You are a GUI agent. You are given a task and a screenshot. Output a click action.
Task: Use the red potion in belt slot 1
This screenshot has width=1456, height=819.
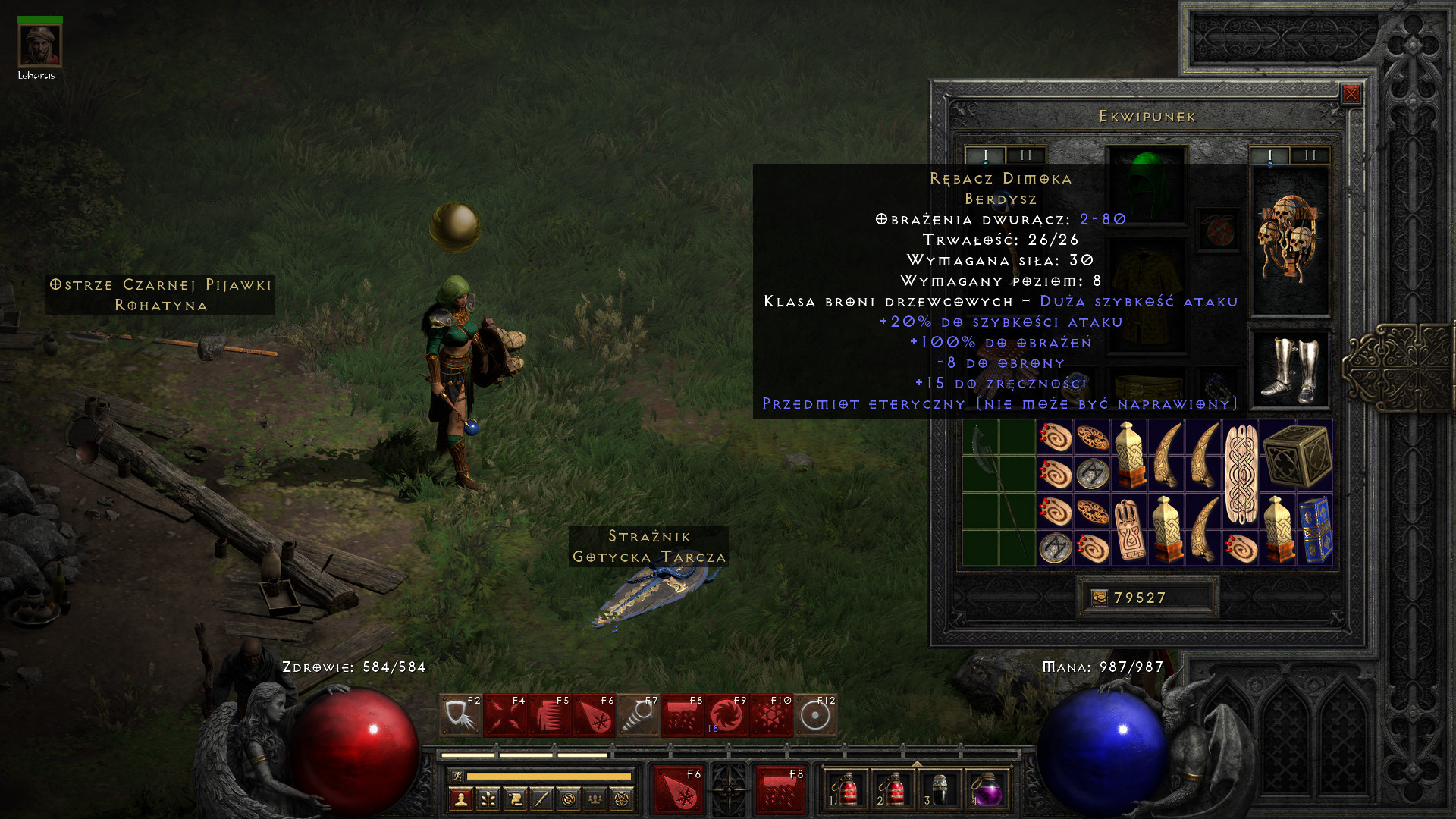pos(845,791)
